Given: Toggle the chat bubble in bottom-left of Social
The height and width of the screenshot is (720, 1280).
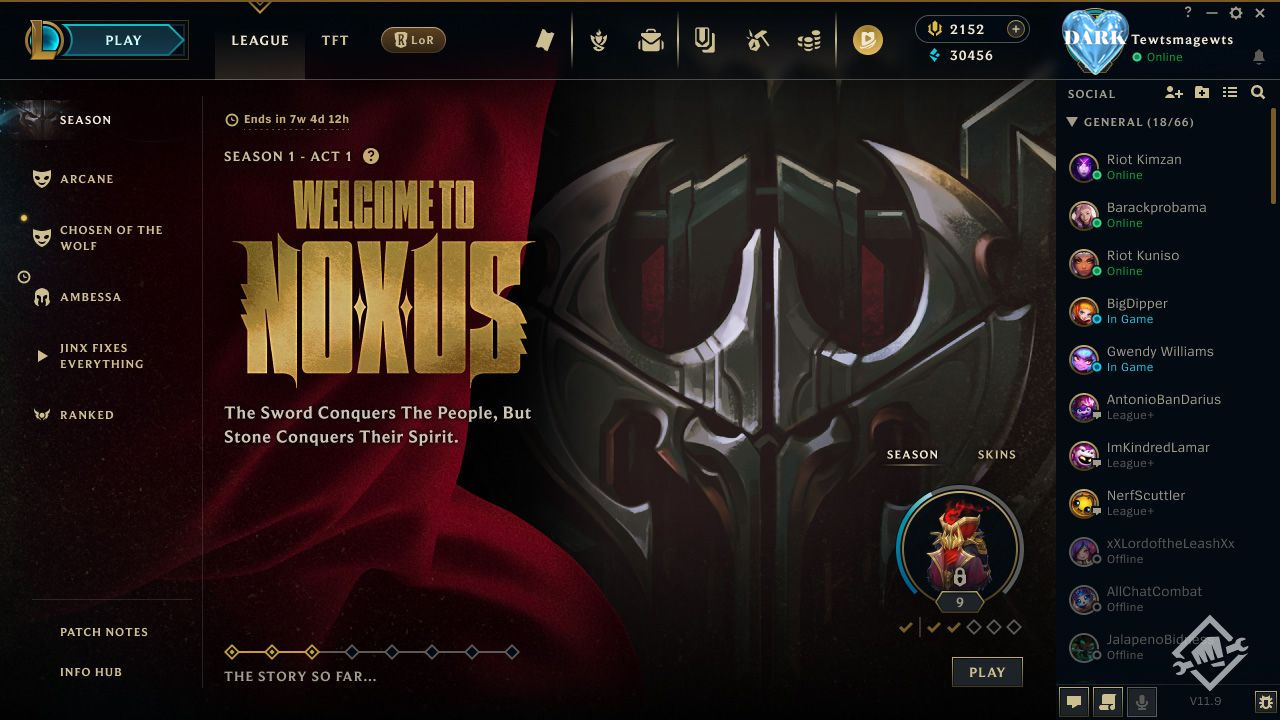Looking at the screenshot, I should 1073,702.
